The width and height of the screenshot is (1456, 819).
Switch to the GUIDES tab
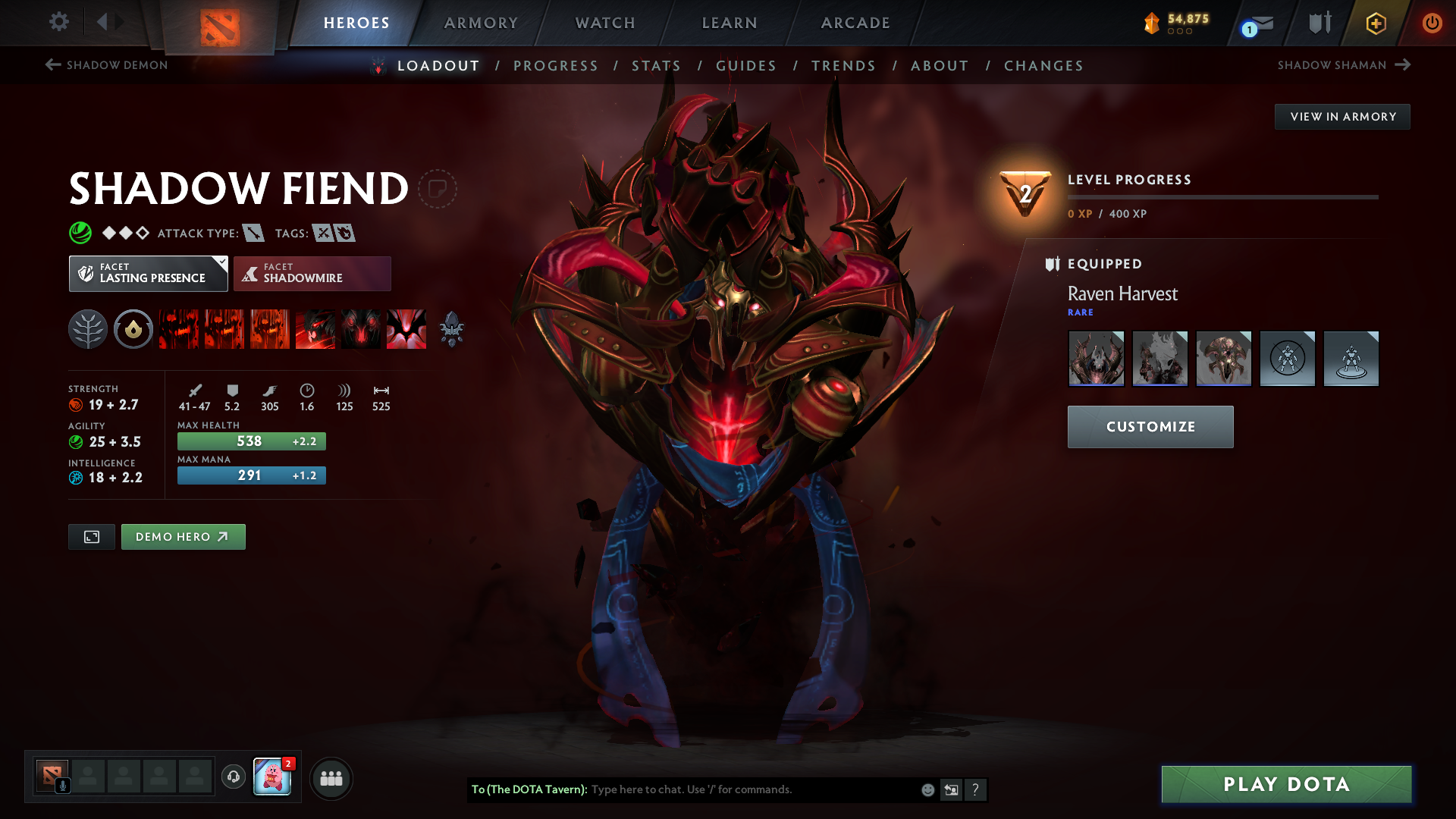click(746, 66)
